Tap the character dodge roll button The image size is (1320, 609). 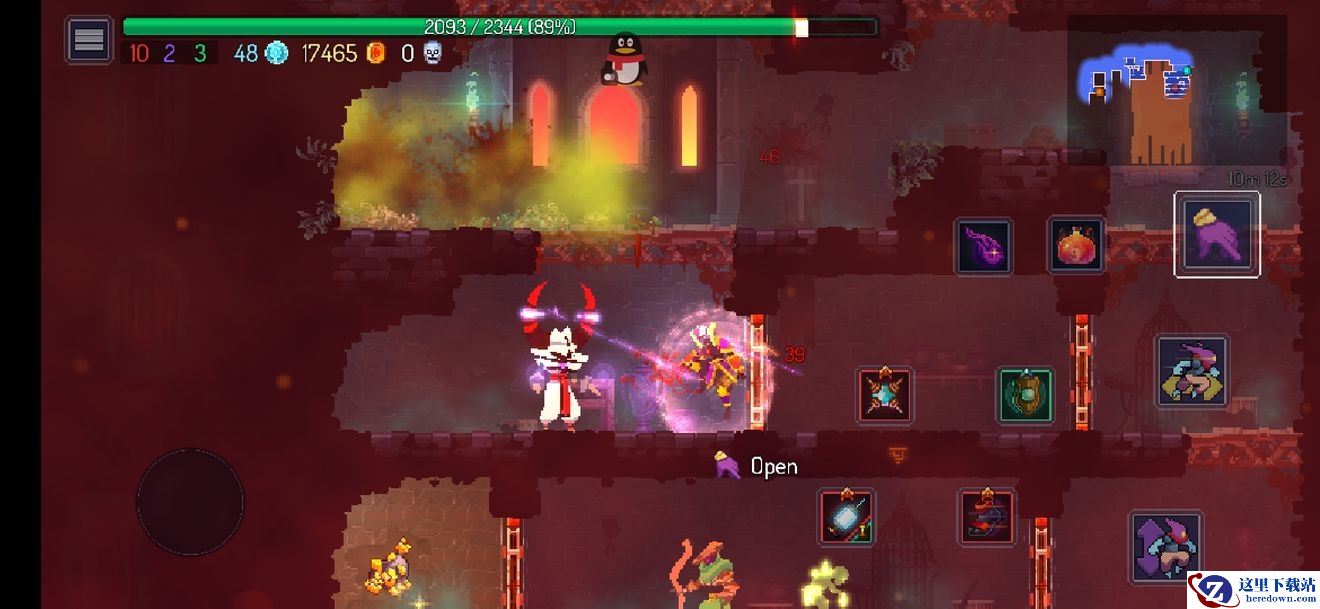[1192, 371]
